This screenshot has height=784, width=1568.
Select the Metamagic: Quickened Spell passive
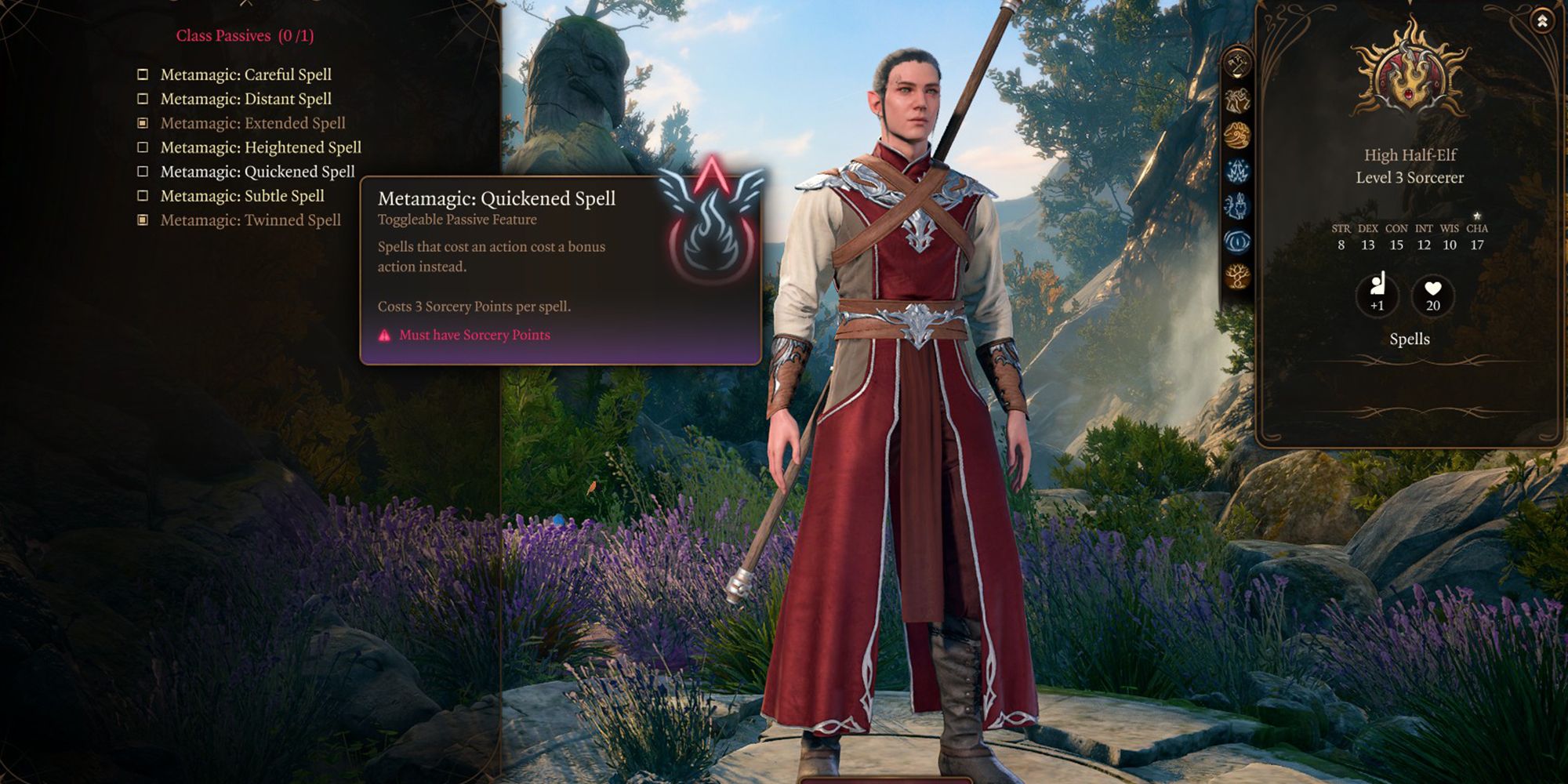tap(143, 172)
